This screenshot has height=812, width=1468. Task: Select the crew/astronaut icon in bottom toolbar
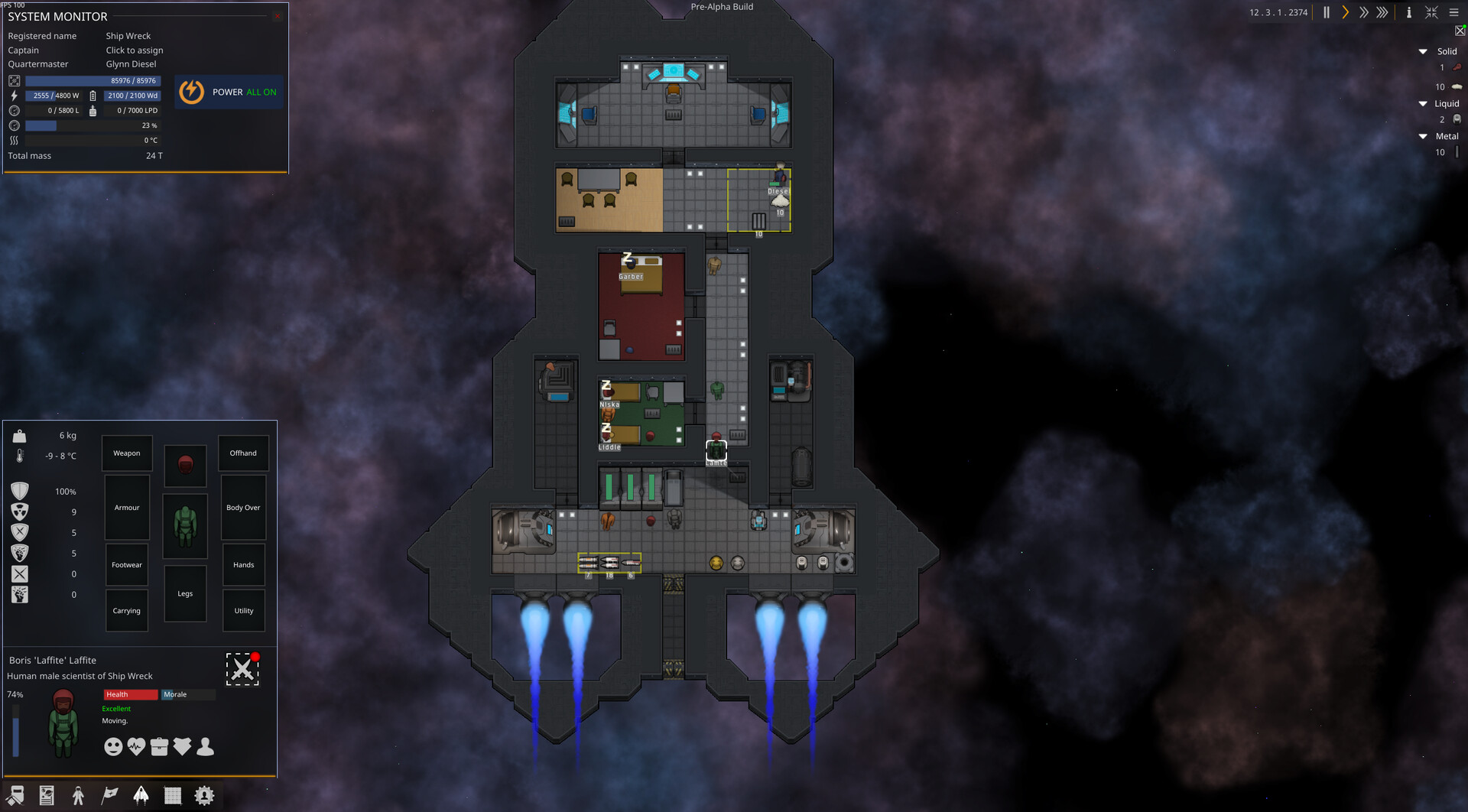click(77, 795)
